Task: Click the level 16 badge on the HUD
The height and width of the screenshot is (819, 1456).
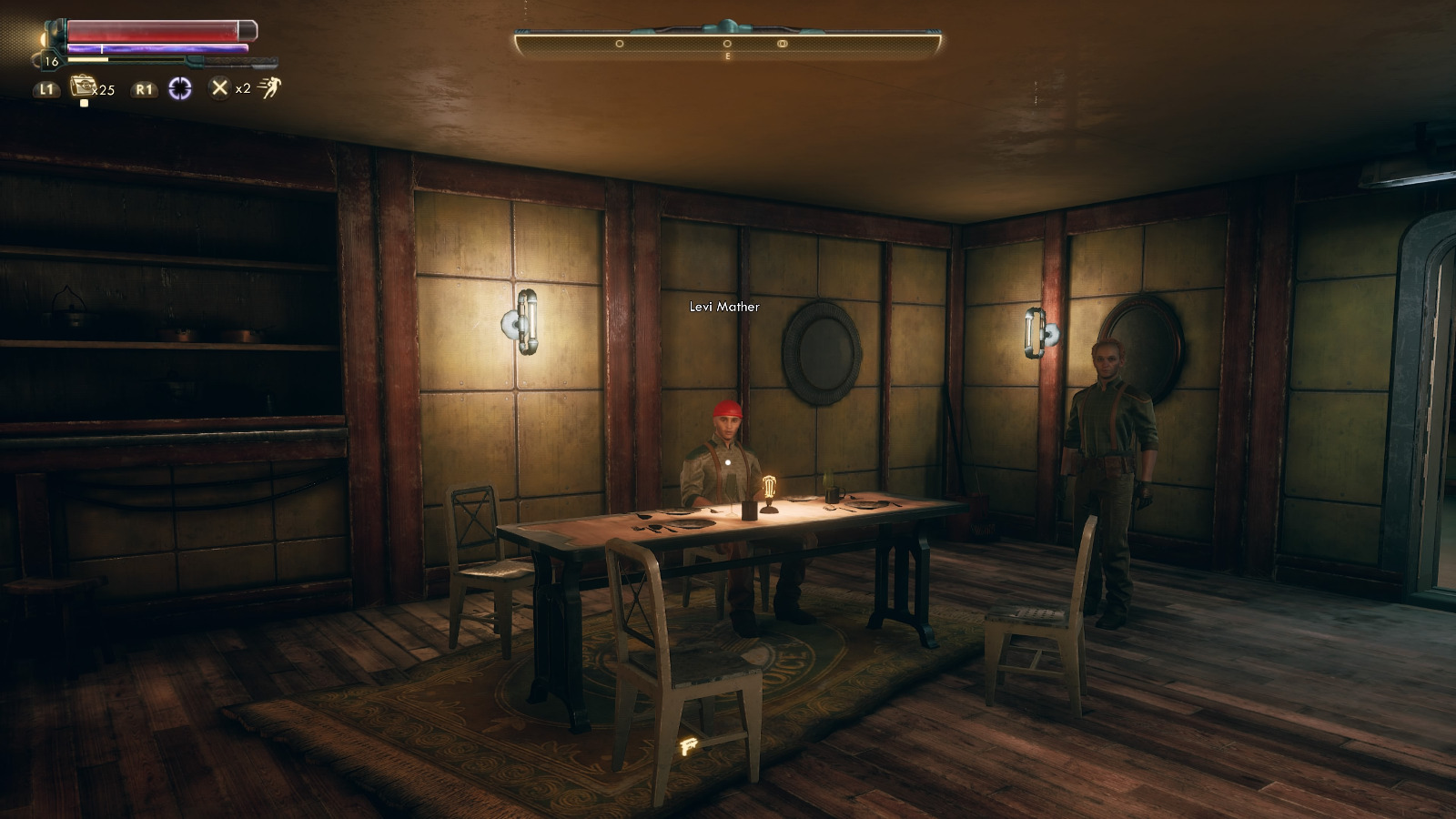Action: click(51, 61)
